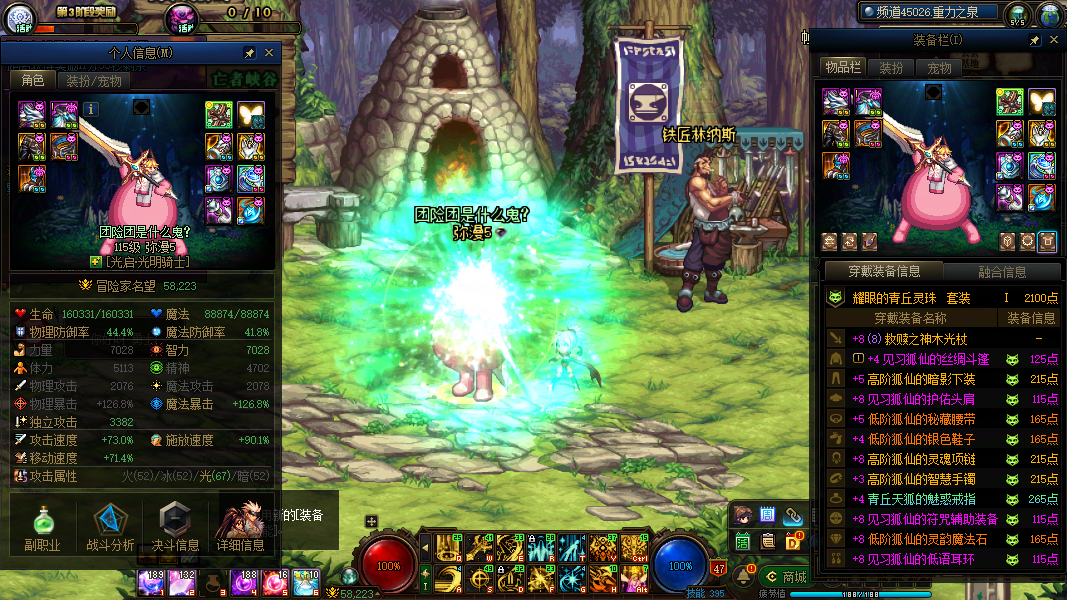Switch to the 装扮/宠物 tab
Image resolution: width=1067 pixels, height=600 pixels.
tap(94, 81)
